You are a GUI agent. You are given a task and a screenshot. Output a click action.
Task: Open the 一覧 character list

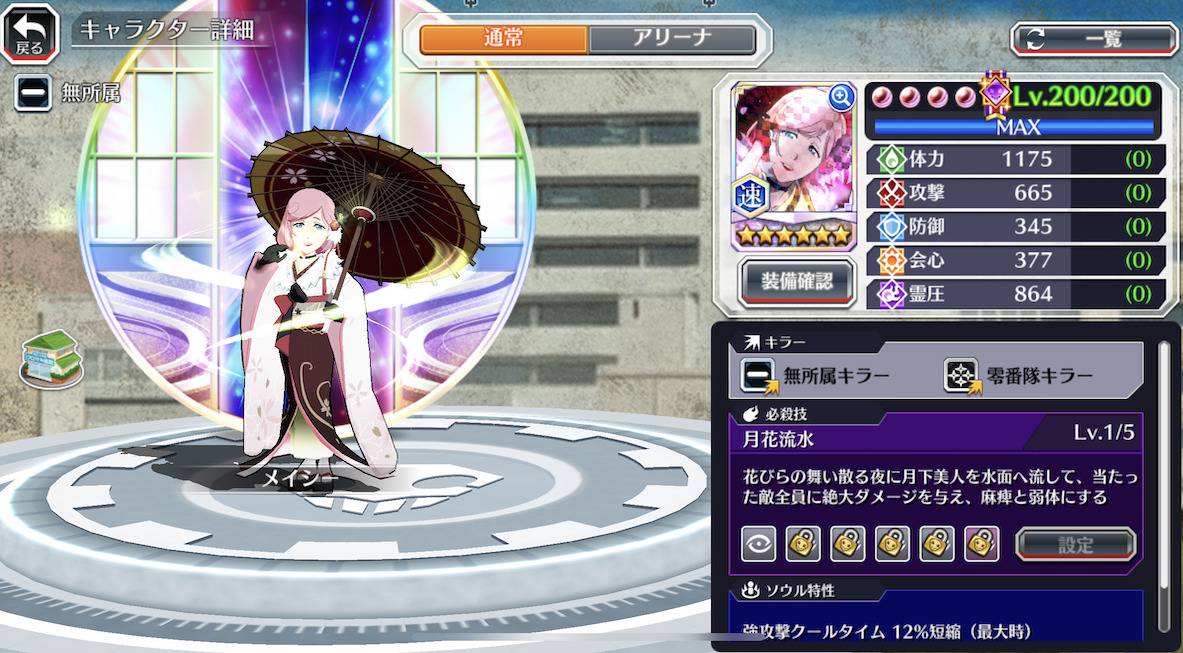(x=1094, y=39)
